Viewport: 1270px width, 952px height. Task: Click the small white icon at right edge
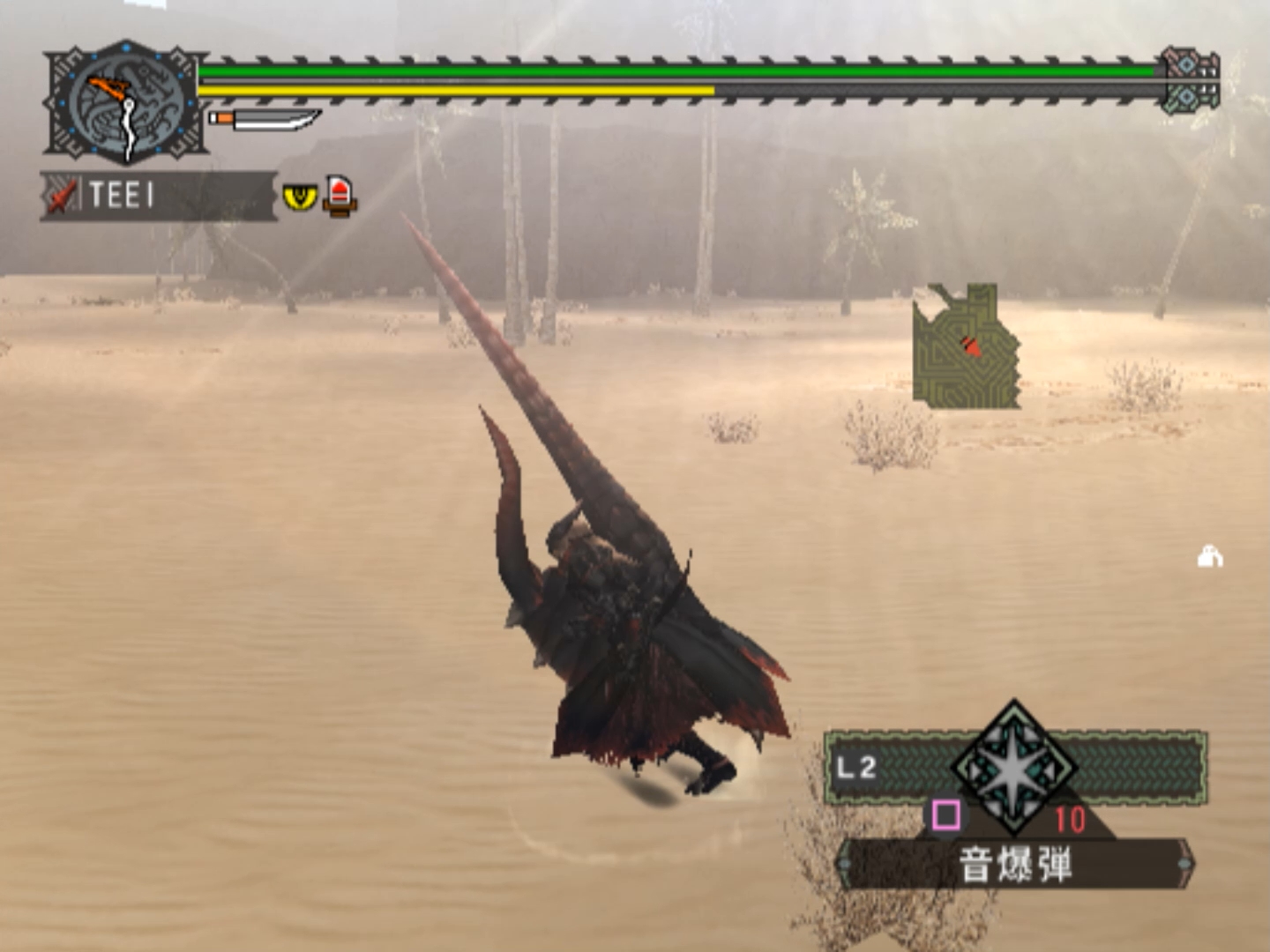coord(1210,557)
